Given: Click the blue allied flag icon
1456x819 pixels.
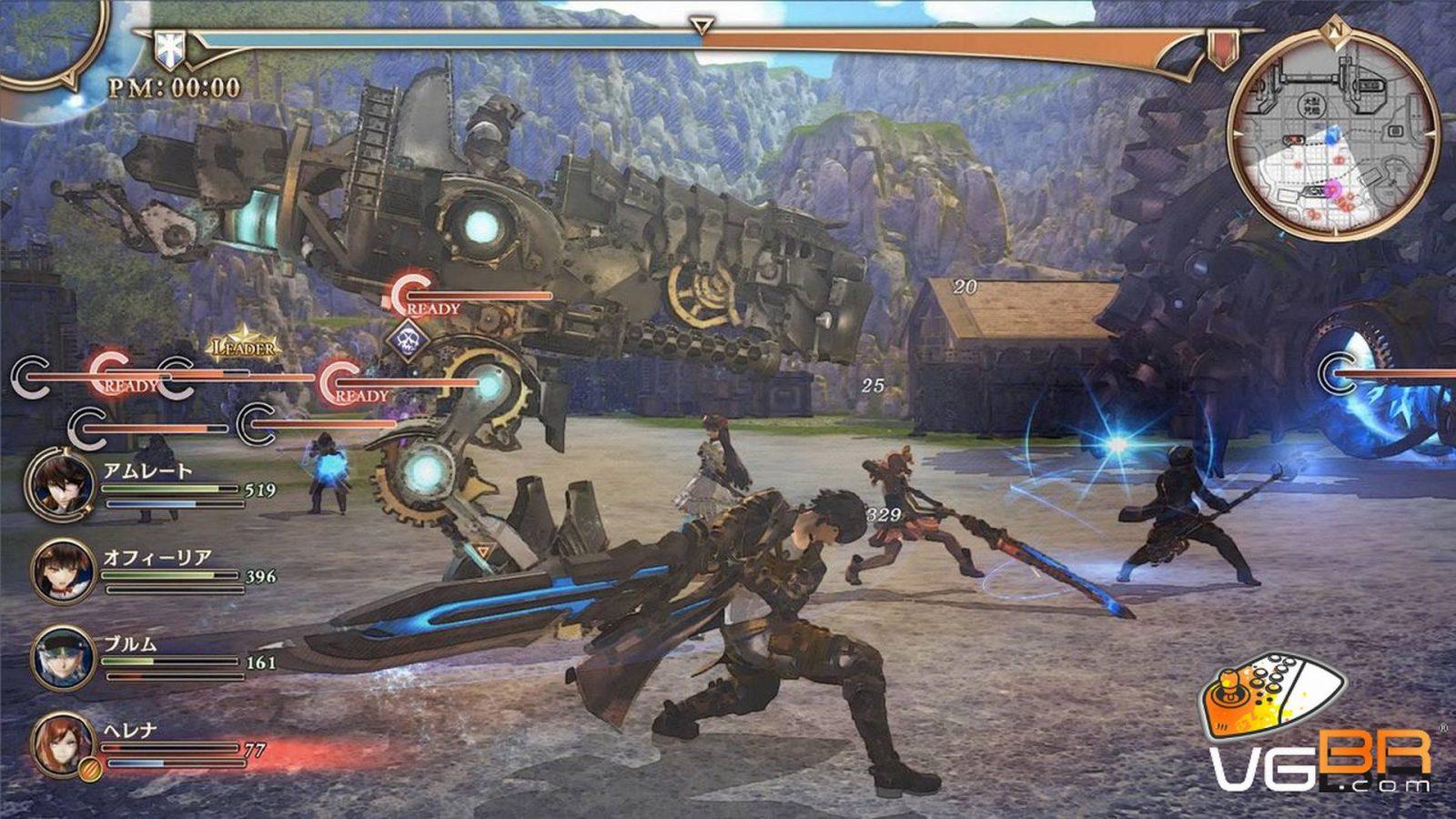Looking at the screenshot, I should pyautogui.click(x=168, y=45).
